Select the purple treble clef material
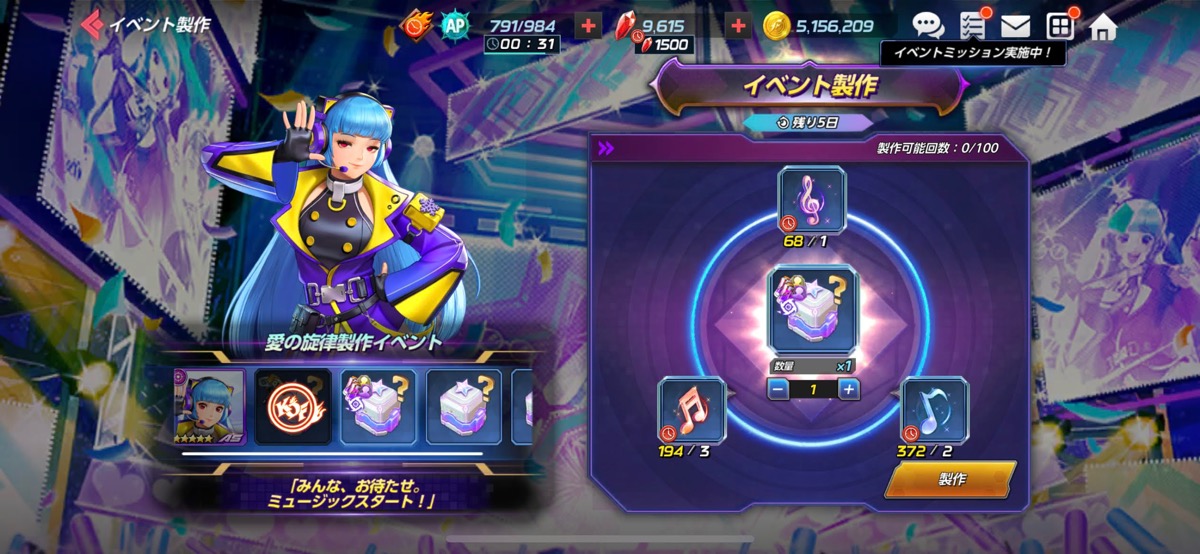 [x=811, y=200]
